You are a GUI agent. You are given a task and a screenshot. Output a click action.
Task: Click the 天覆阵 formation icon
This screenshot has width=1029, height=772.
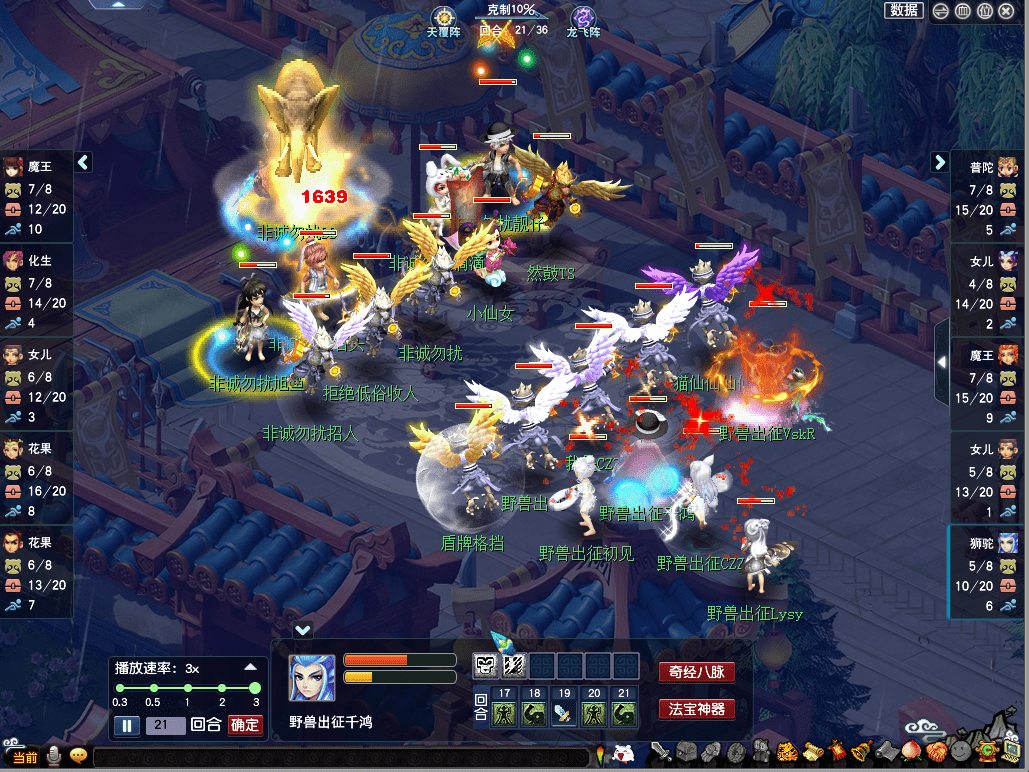click(x=444, y=17)
